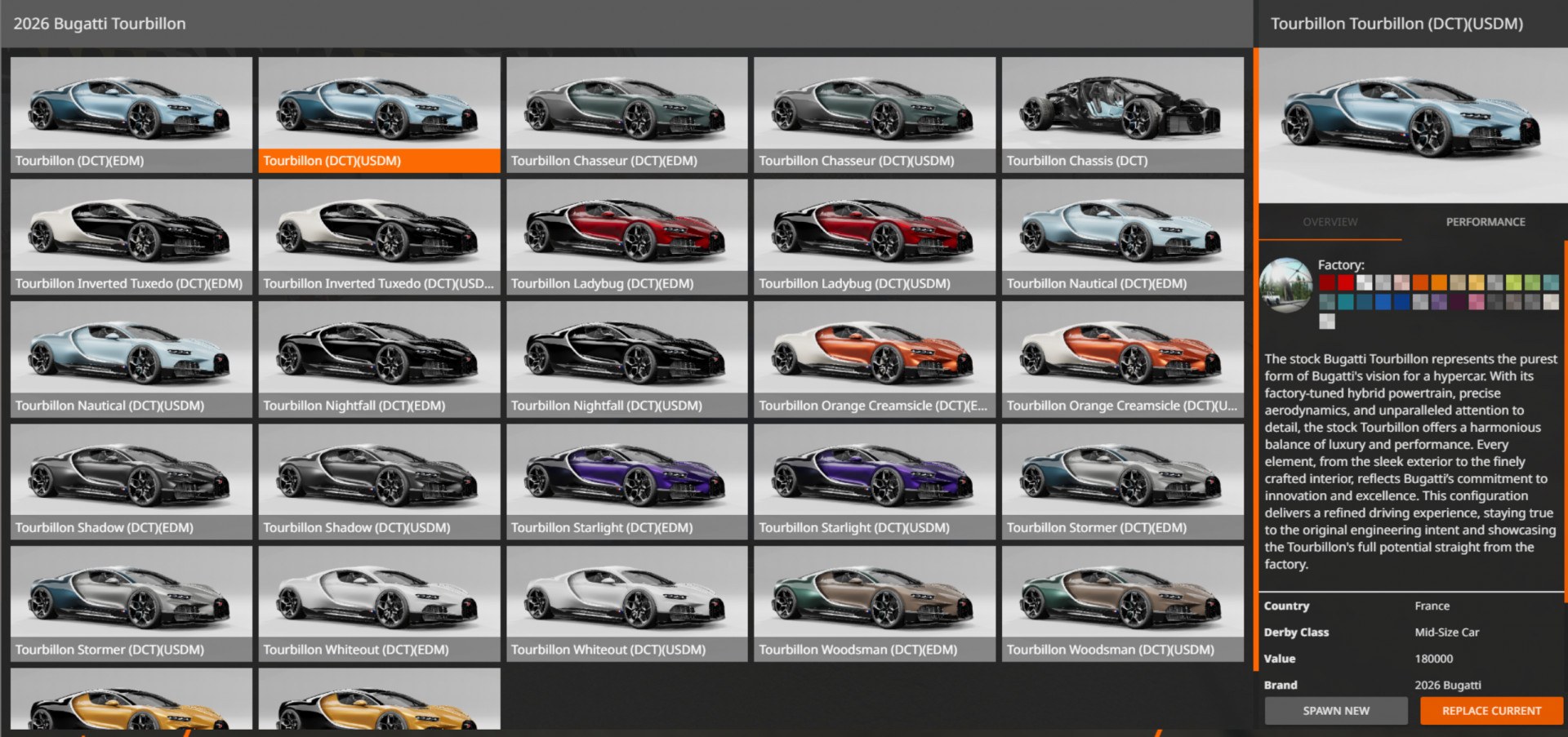Pick the Tourbillon Nightfall (DCT)(EDM) tile
The width and height of the screenshot is (1568, 737).
pos(379,359)
